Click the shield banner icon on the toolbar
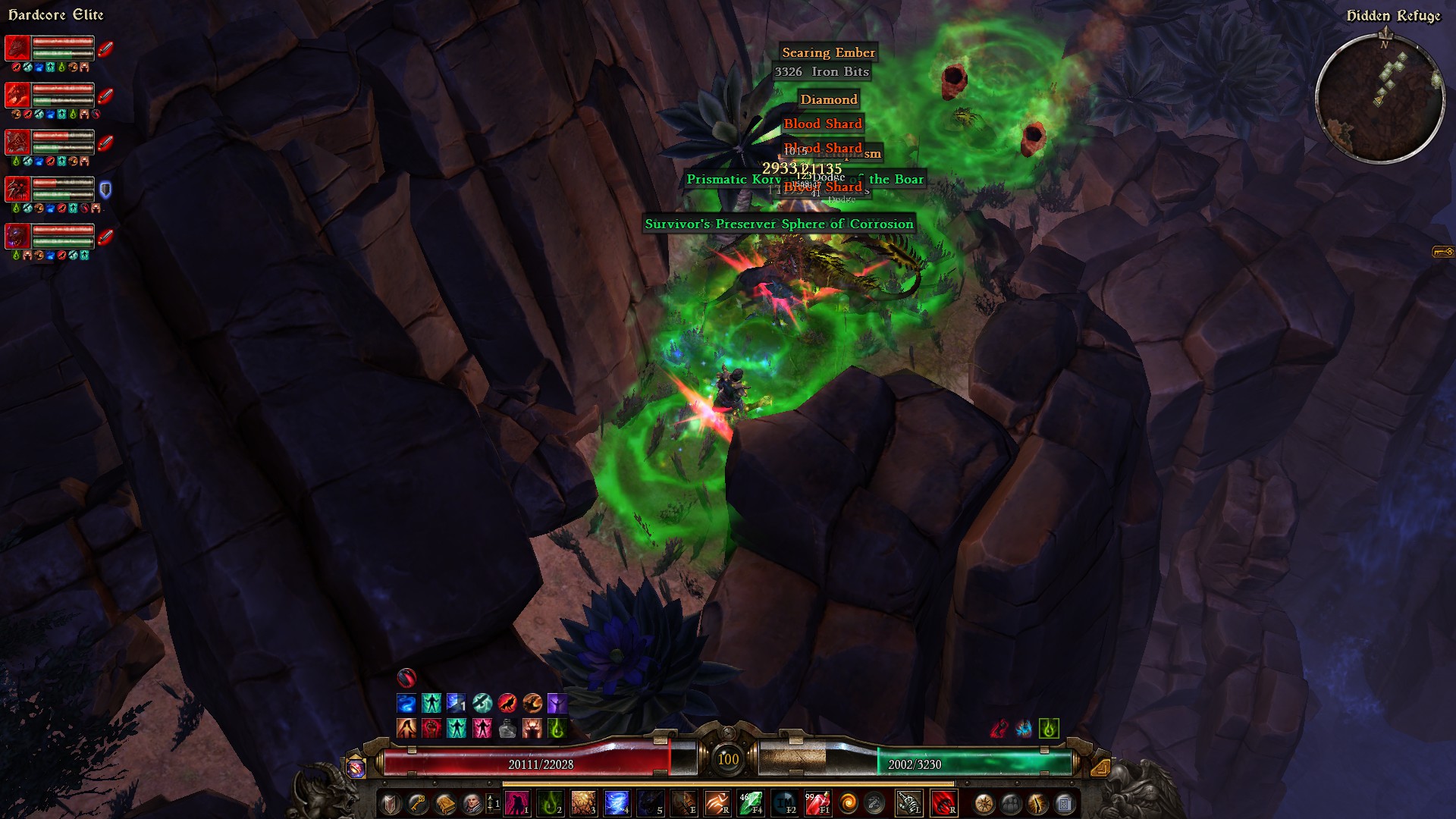Viewport: 1456px width, 819px height. click(x=391, y=803)
